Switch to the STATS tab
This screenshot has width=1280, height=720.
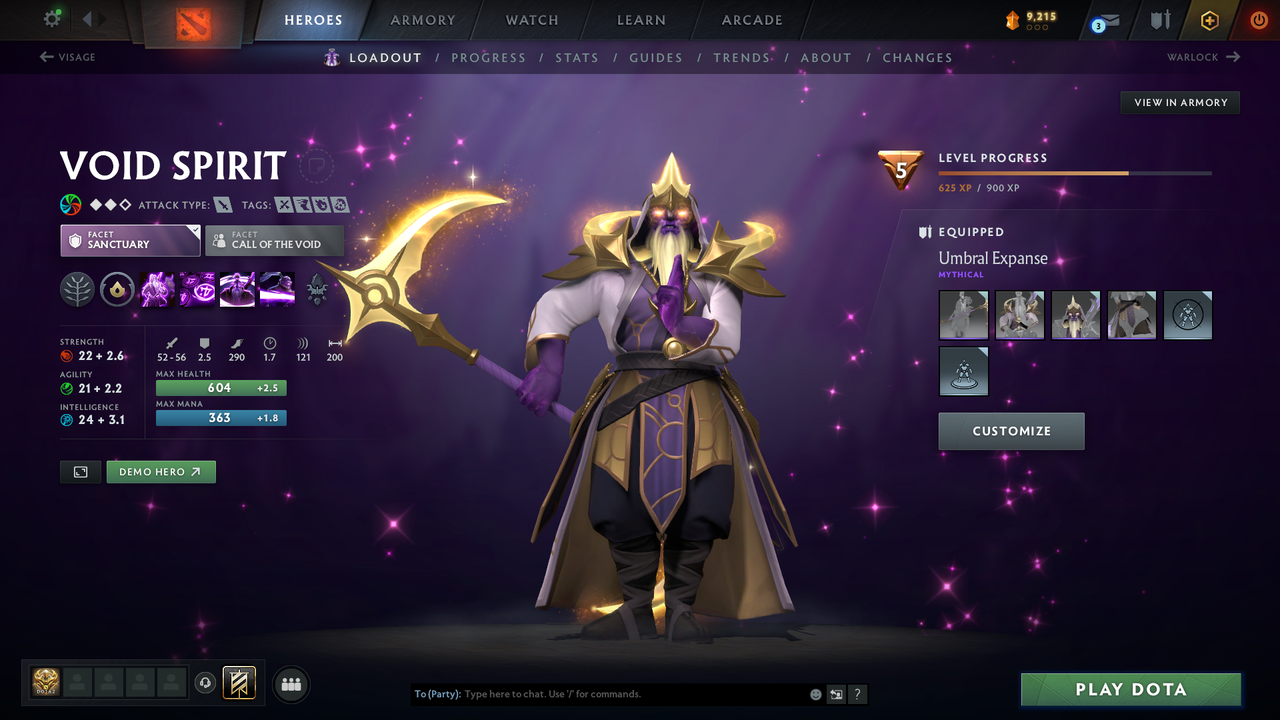[x=577, y=57]
